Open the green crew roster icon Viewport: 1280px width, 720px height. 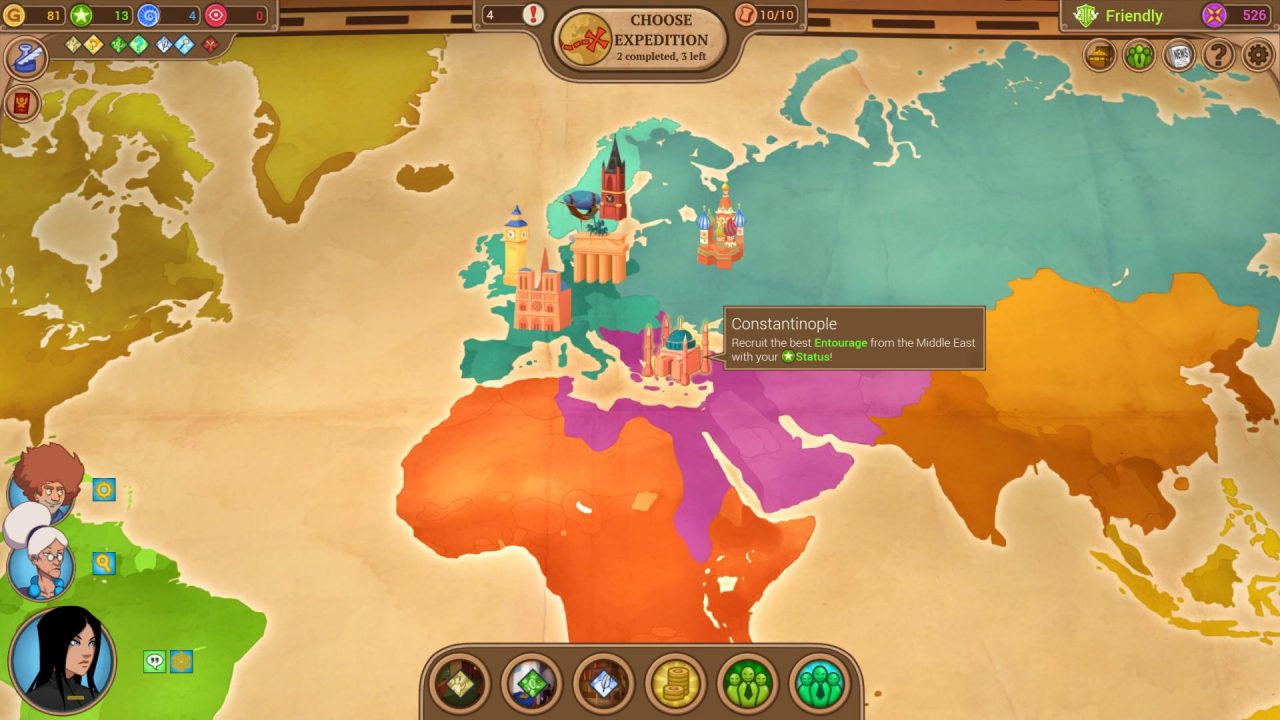coord(1138,56)
